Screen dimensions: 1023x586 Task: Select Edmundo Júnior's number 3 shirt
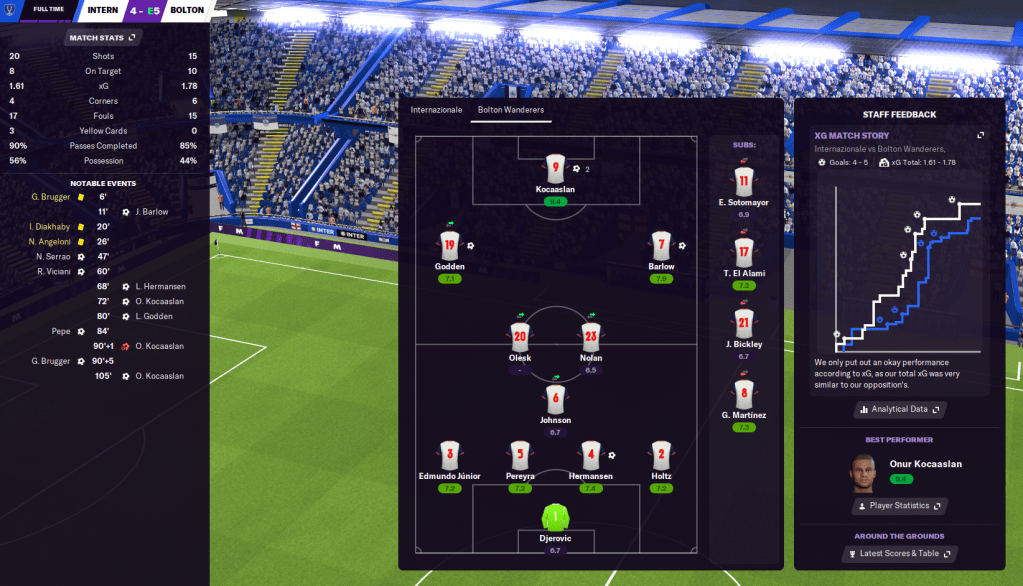(450, 455)
